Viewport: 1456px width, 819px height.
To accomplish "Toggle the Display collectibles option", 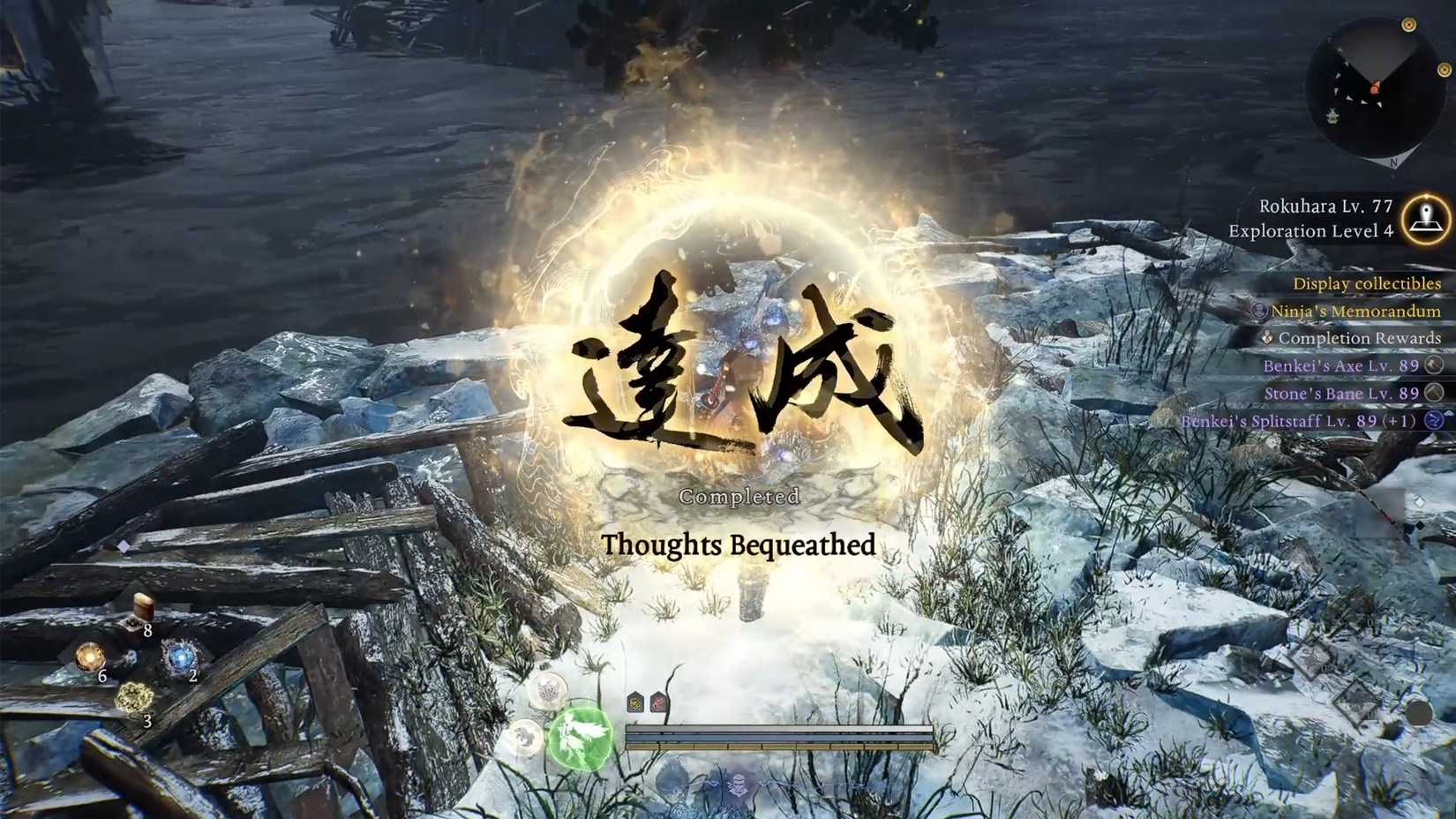I will [1366, 282].
